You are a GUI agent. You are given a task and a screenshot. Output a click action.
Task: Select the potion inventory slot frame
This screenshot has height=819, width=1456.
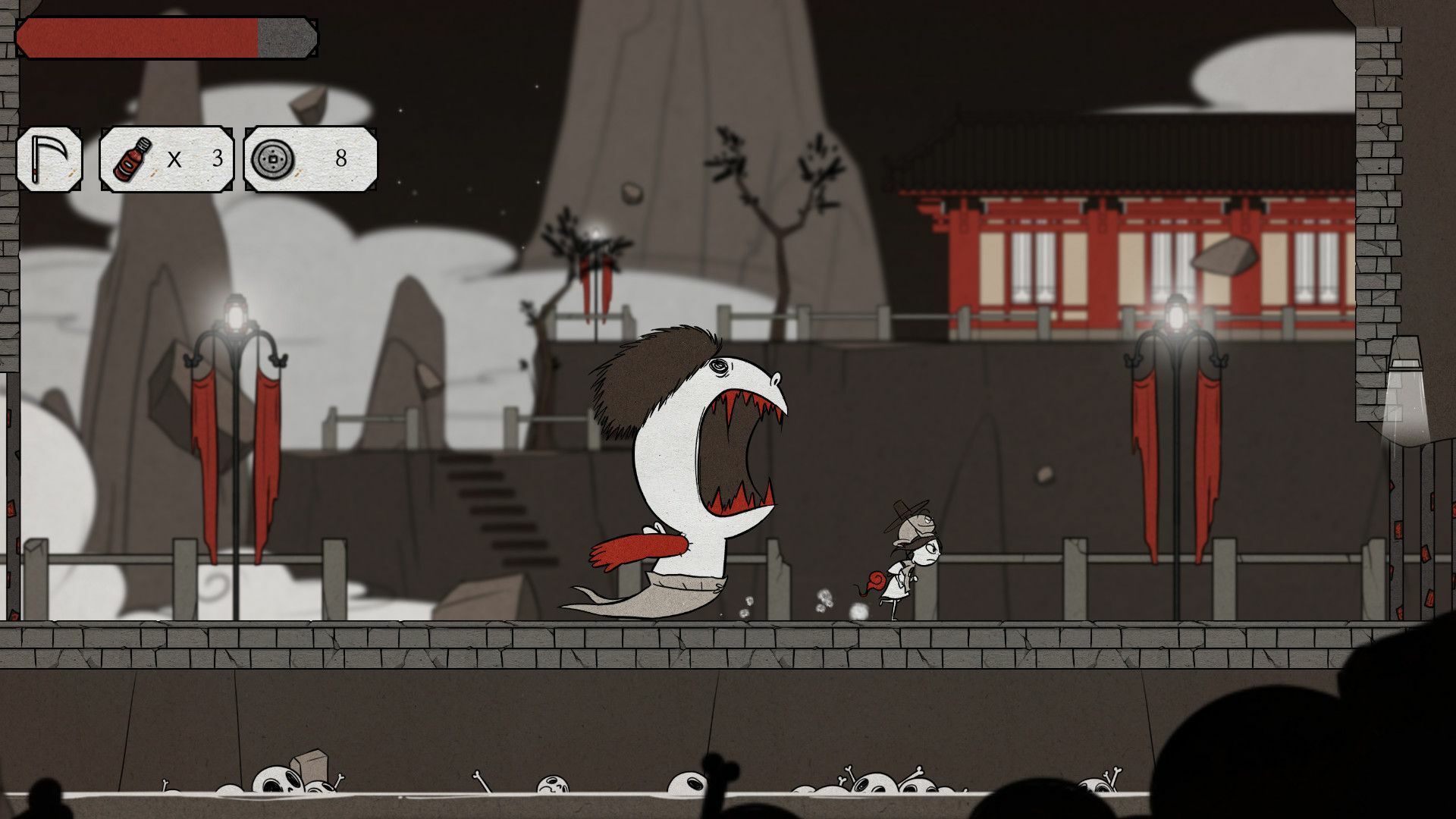(165, 159)
